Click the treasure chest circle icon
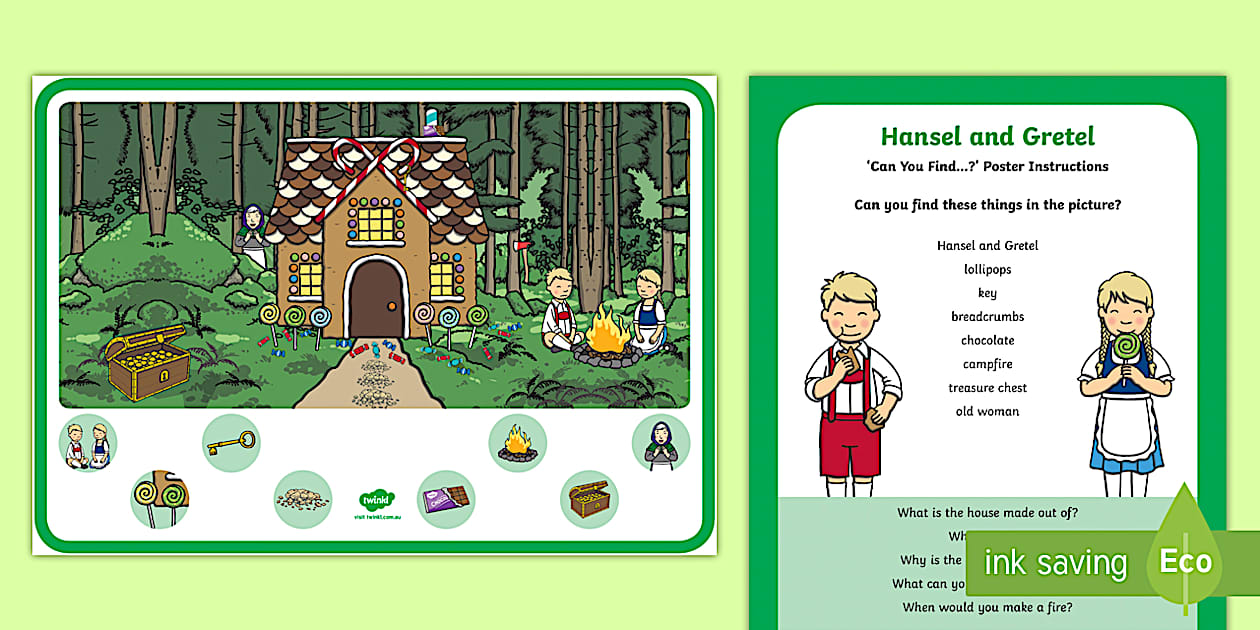 coord(589,499)
